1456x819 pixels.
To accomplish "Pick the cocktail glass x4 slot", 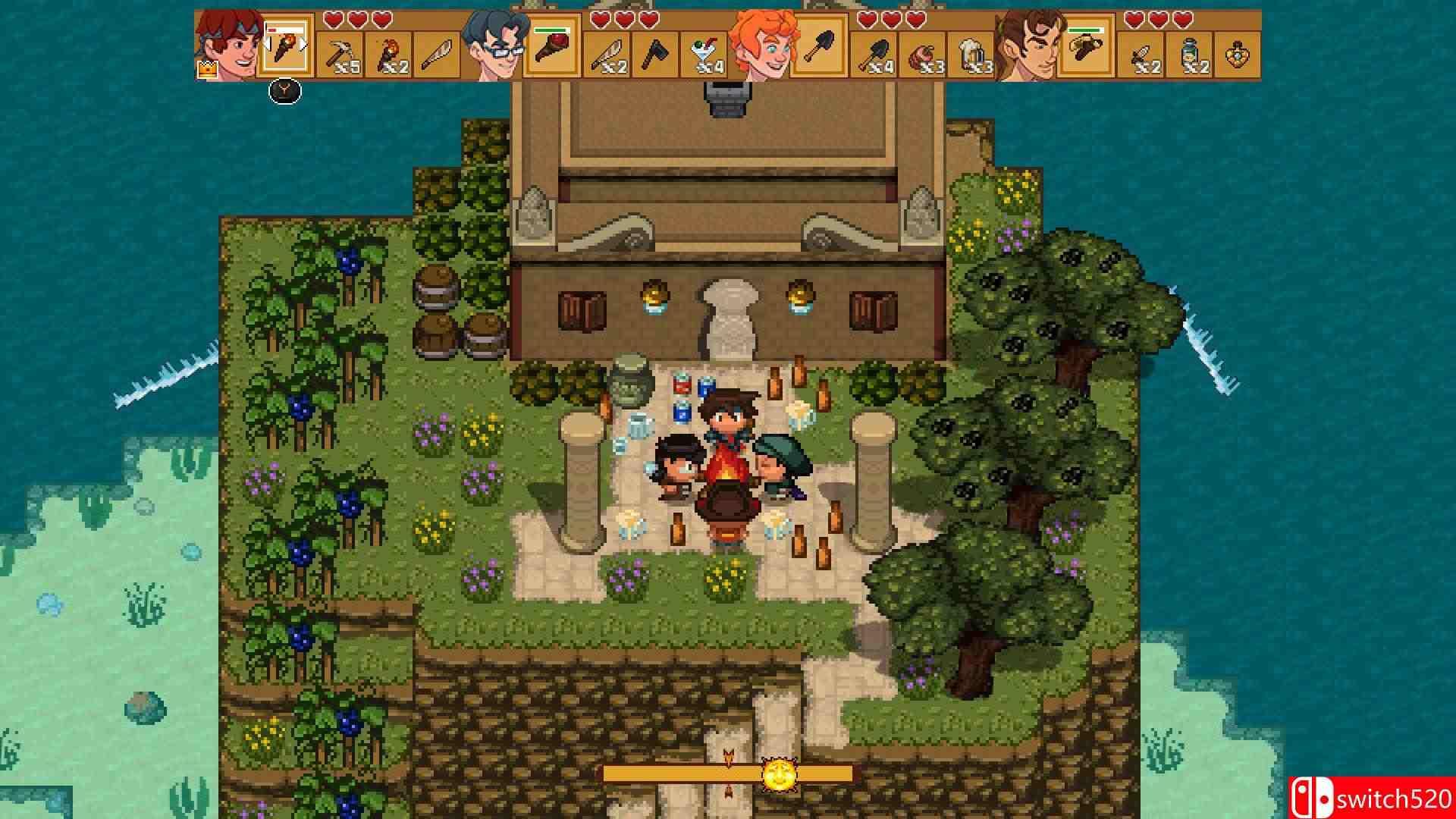I will [704, 55].
